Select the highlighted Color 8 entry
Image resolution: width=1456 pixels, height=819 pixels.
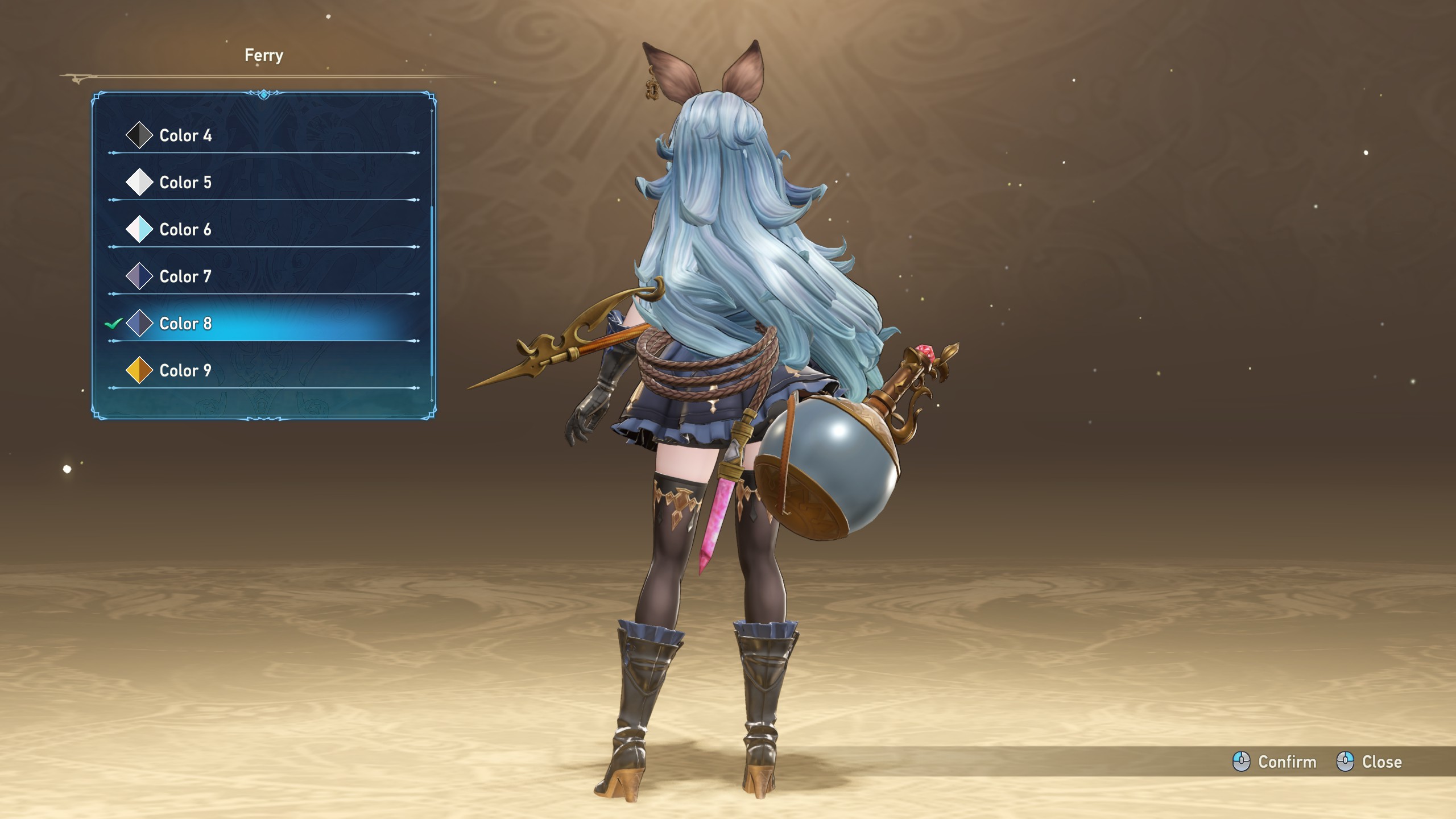coord(185,324)
